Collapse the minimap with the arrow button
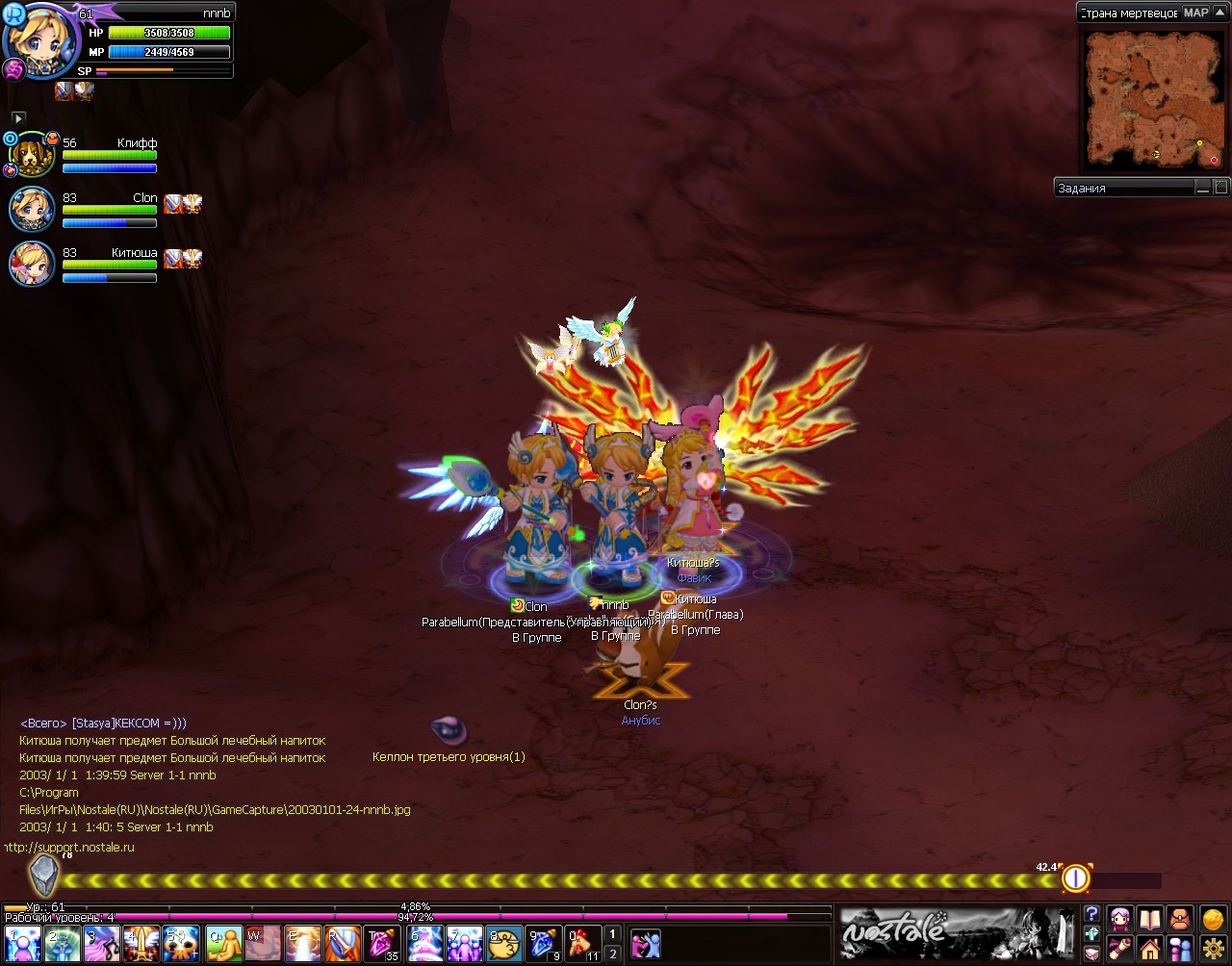This screenshot has height=966, width=1232. point(1219,13)
